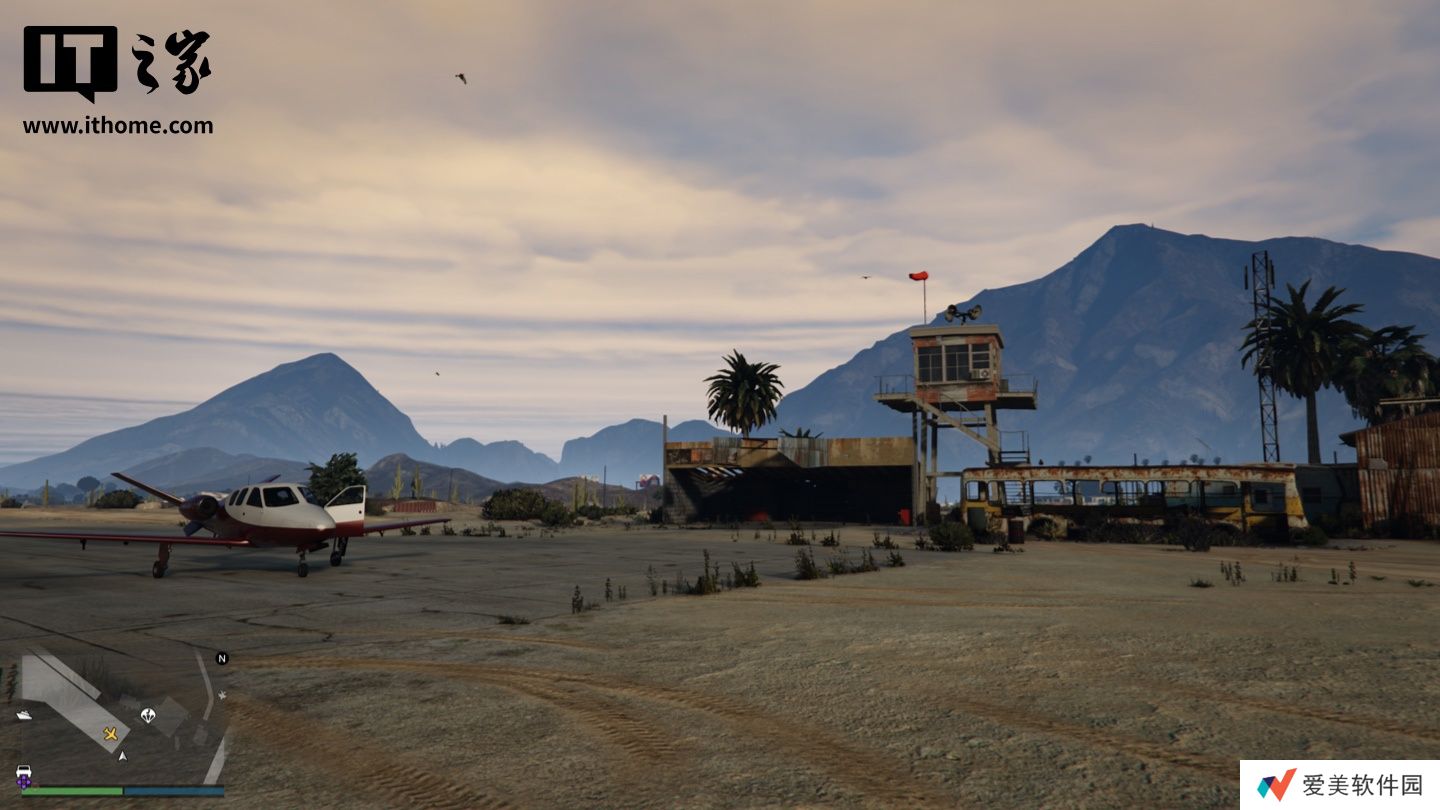This screenshot has width=1440, height=810.
Task: Pick the boat marker on minimap
Action: (24, 715)
